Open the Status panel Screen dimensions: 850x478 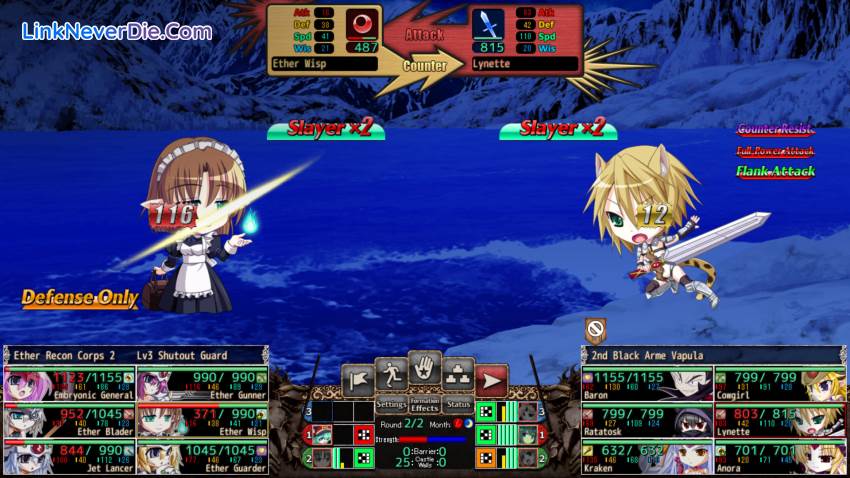pos(459,405)
